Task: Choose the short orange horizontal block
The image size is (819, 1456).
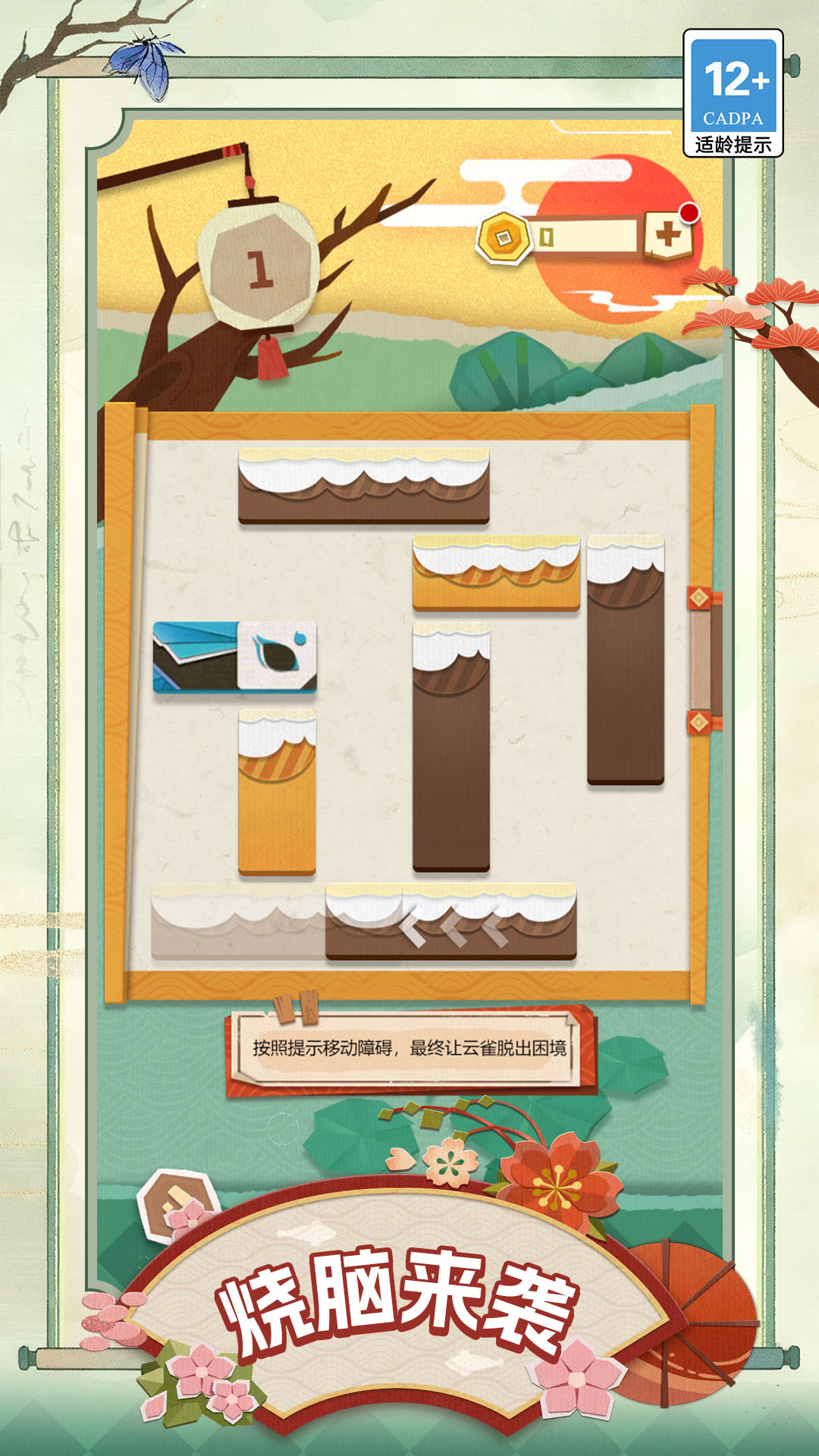Action: coord(496,573)
